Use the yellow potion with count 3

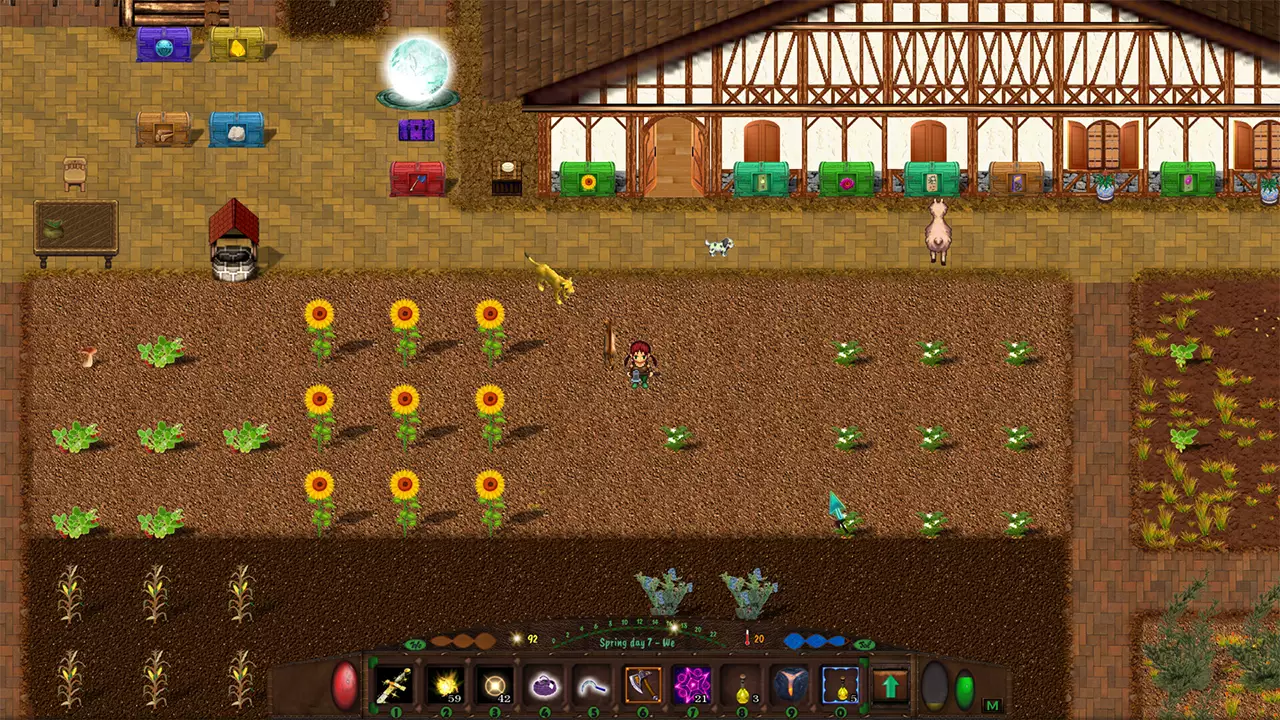pos(742,686)
